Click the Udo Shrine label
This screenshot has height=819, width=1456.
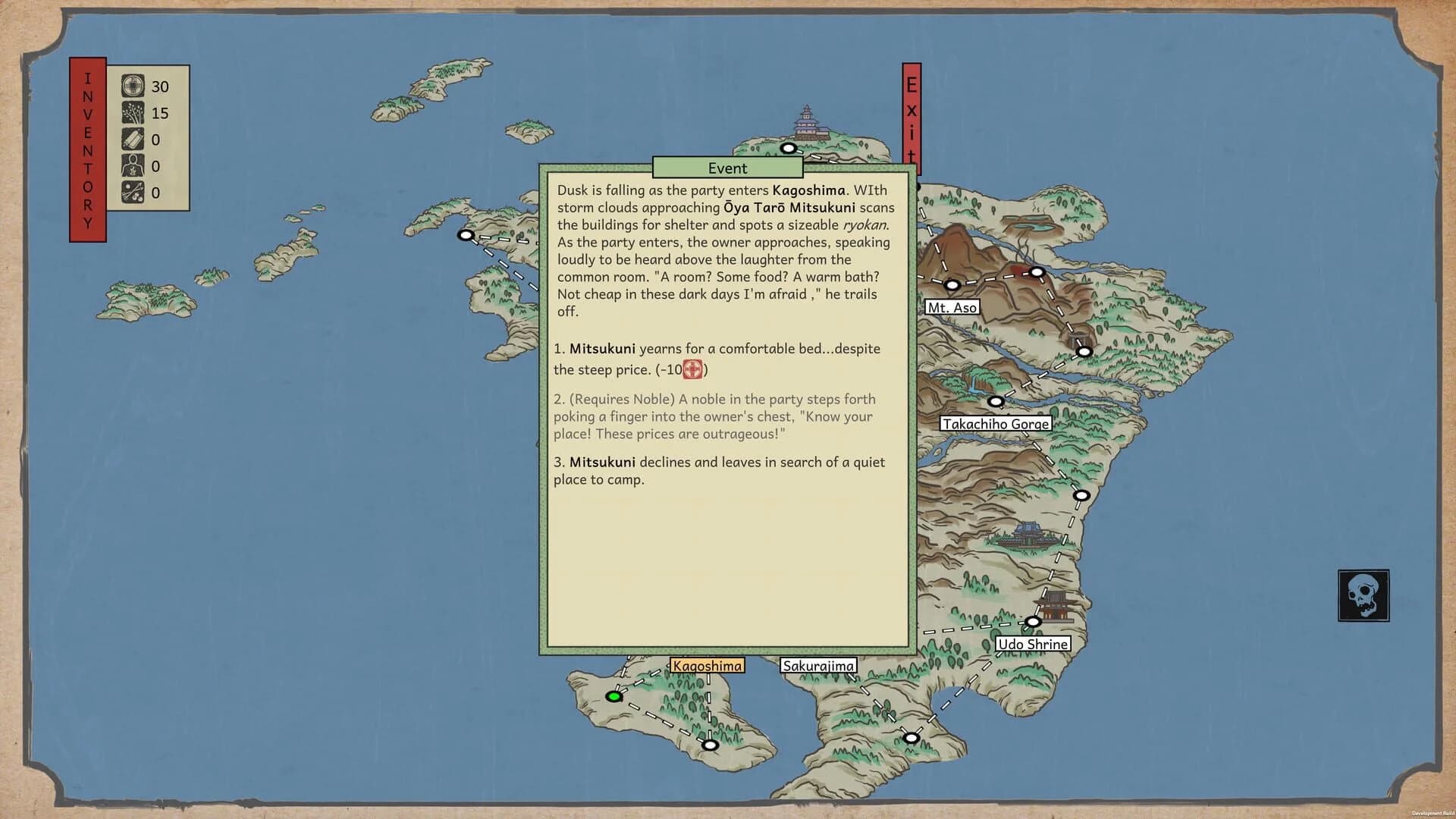pyautogui.click(x=1032, y=643)
